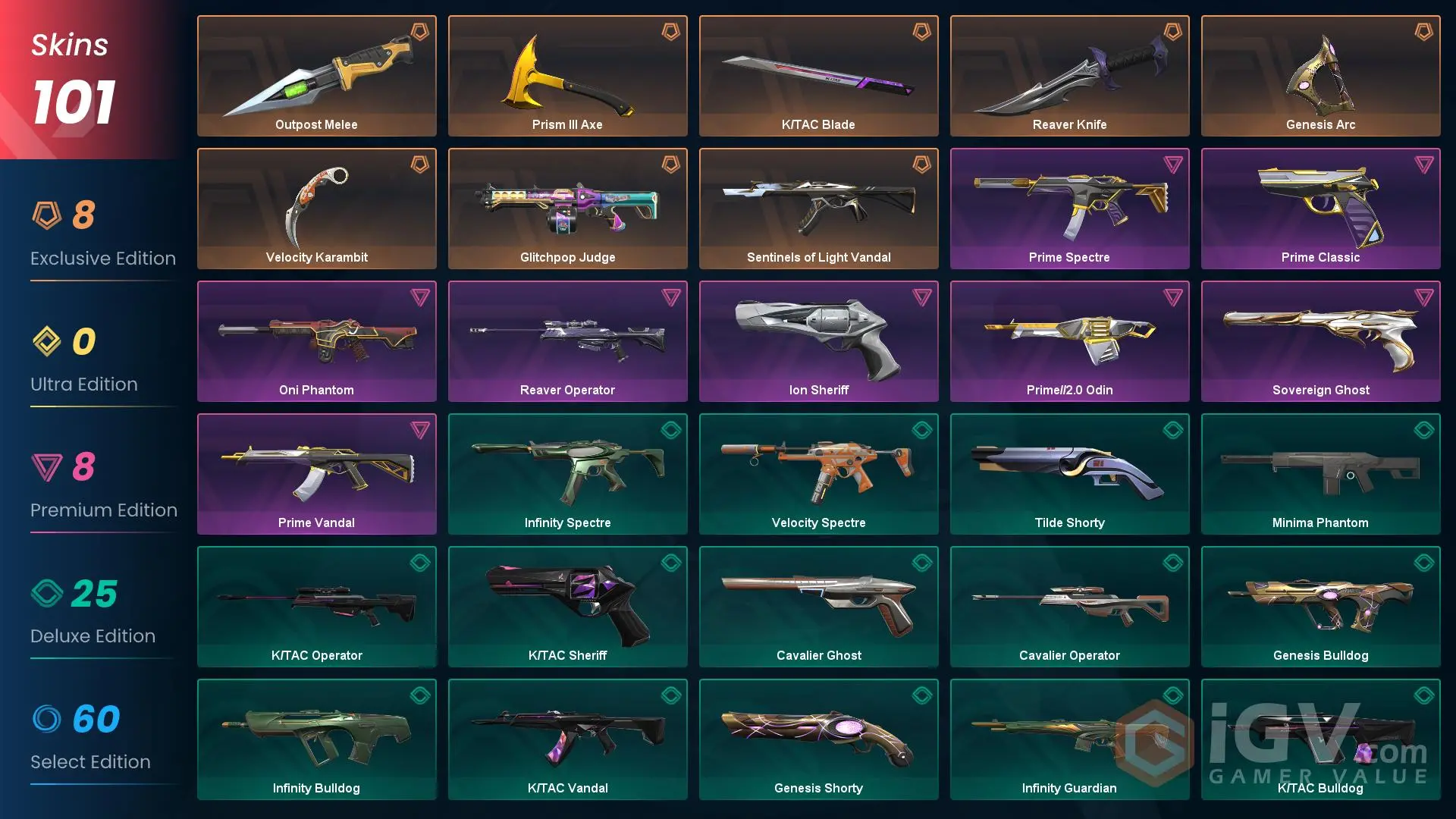Click the Select Edition circle icon in sidebar
This screenshot has width=1456, height=819.
click(x=50, y=721)
